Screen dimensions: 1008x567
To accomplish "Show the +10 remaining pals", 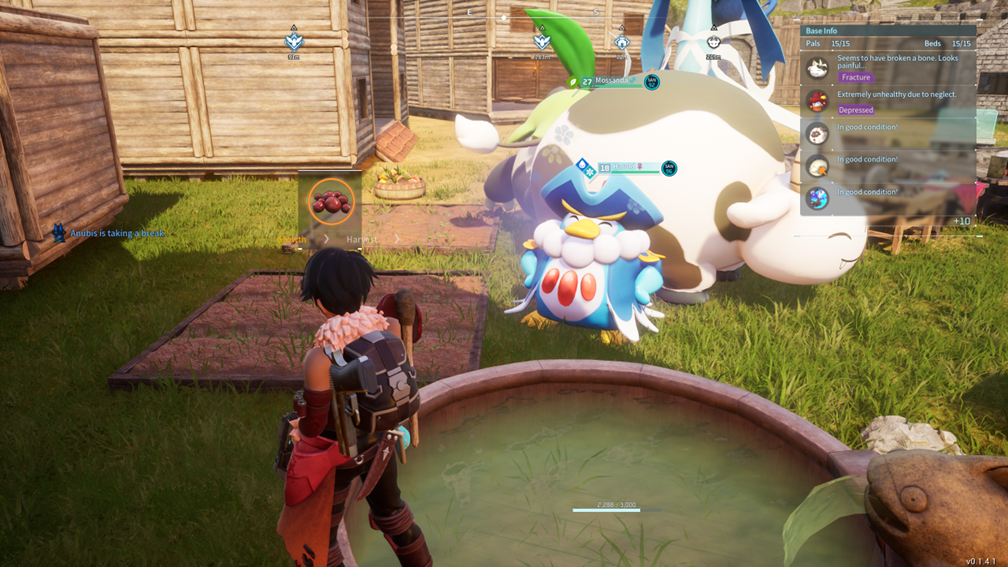I will [961, 221].
